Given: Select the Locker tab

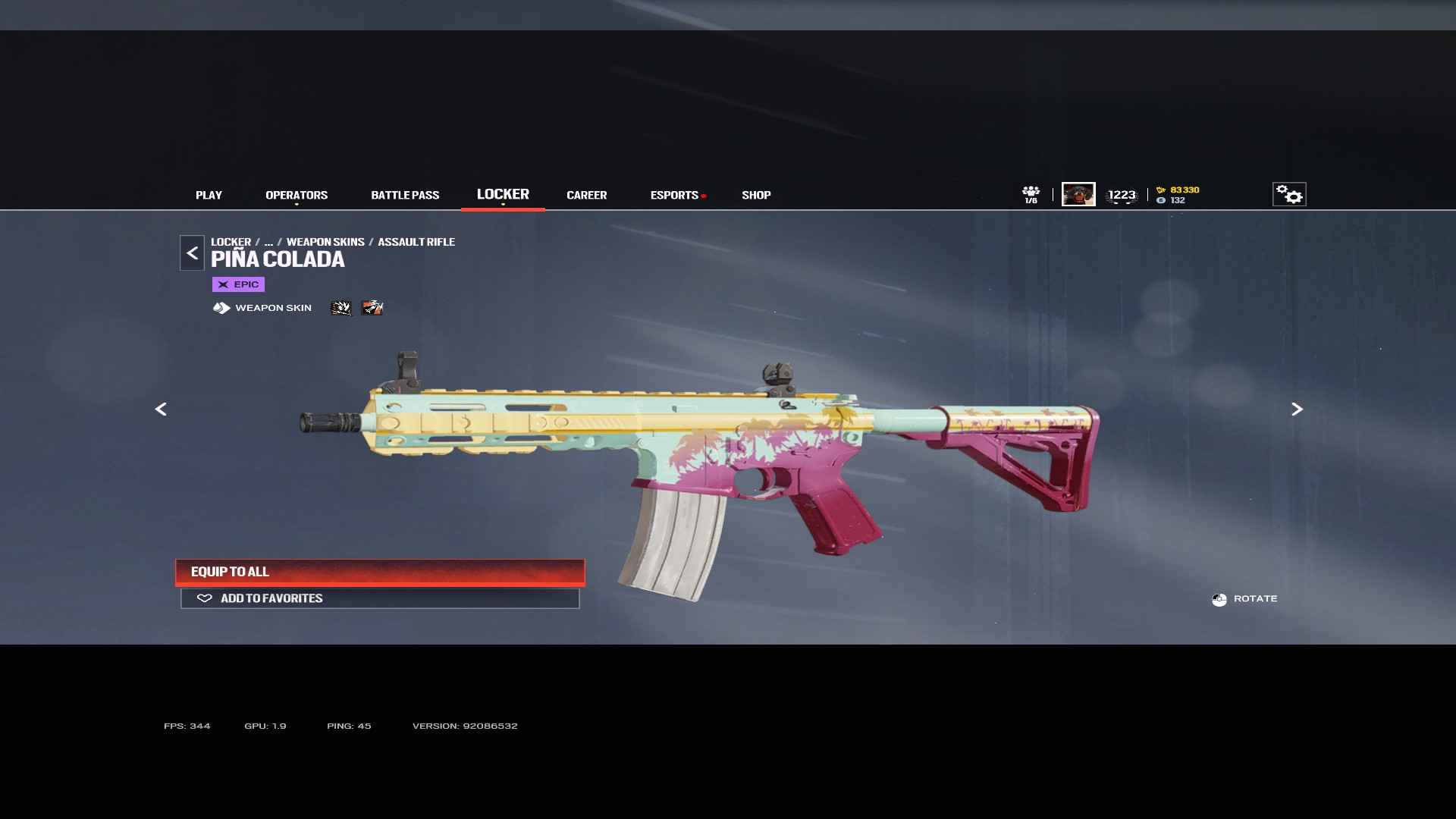Looking at the screenshot, I should tap(503, 194).
